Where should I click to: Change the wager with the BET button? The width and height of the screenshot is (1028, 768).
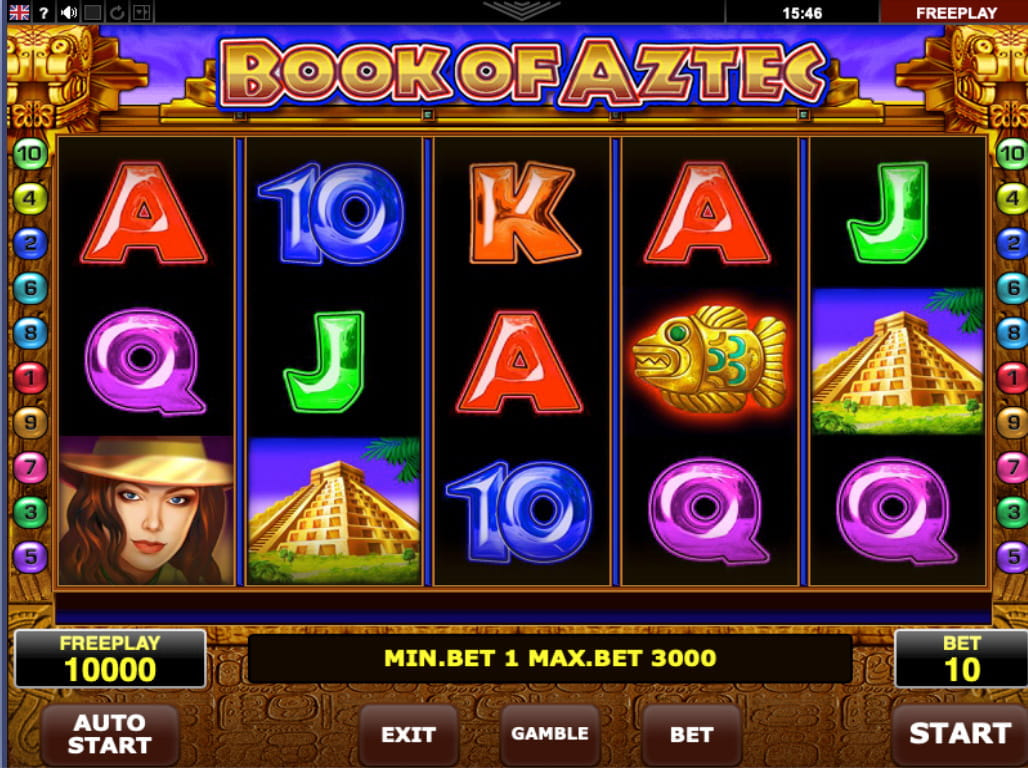(x=691, y=734)
